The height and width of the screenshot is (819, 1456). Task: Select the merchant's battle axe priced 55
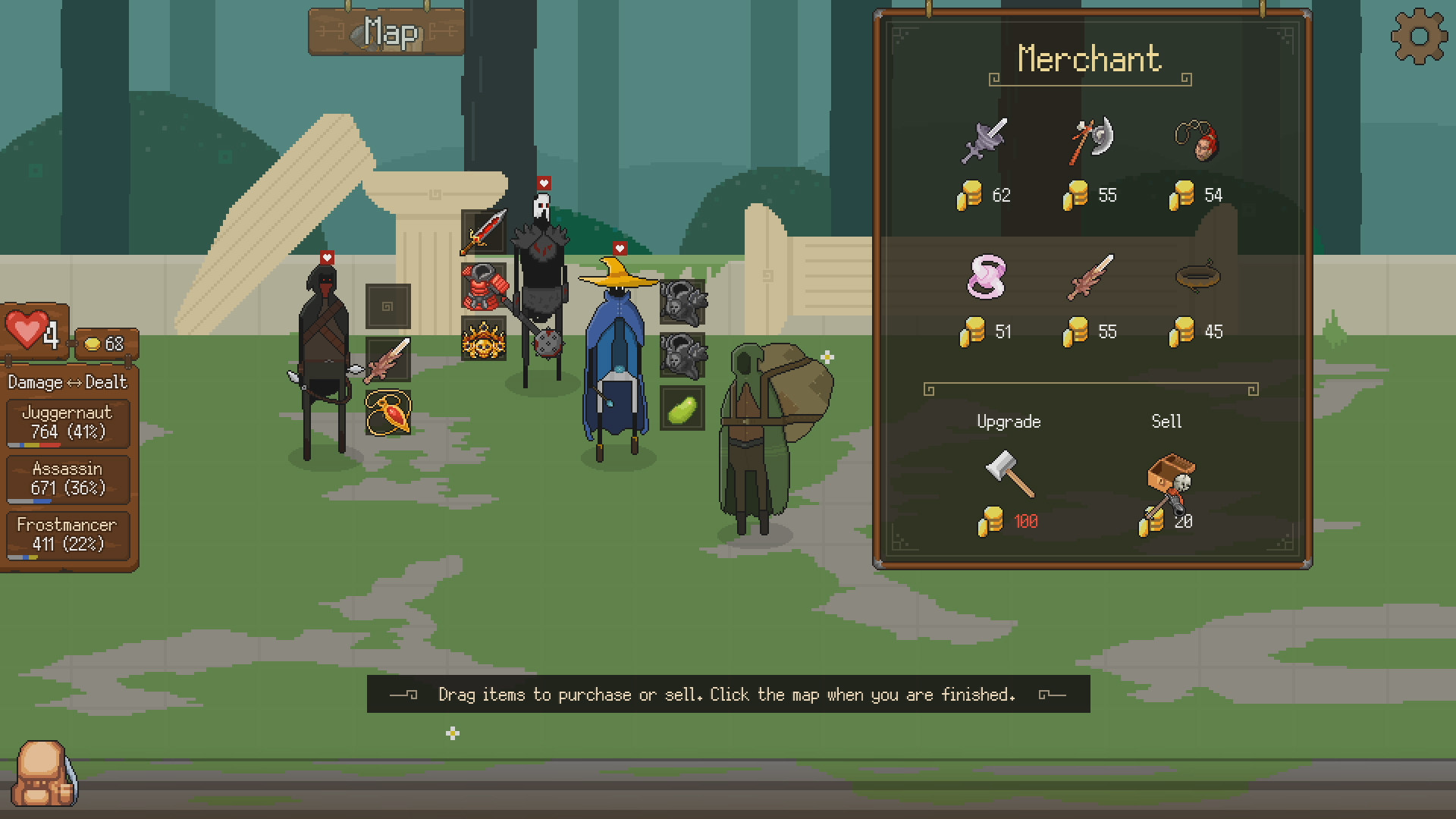1091,140
